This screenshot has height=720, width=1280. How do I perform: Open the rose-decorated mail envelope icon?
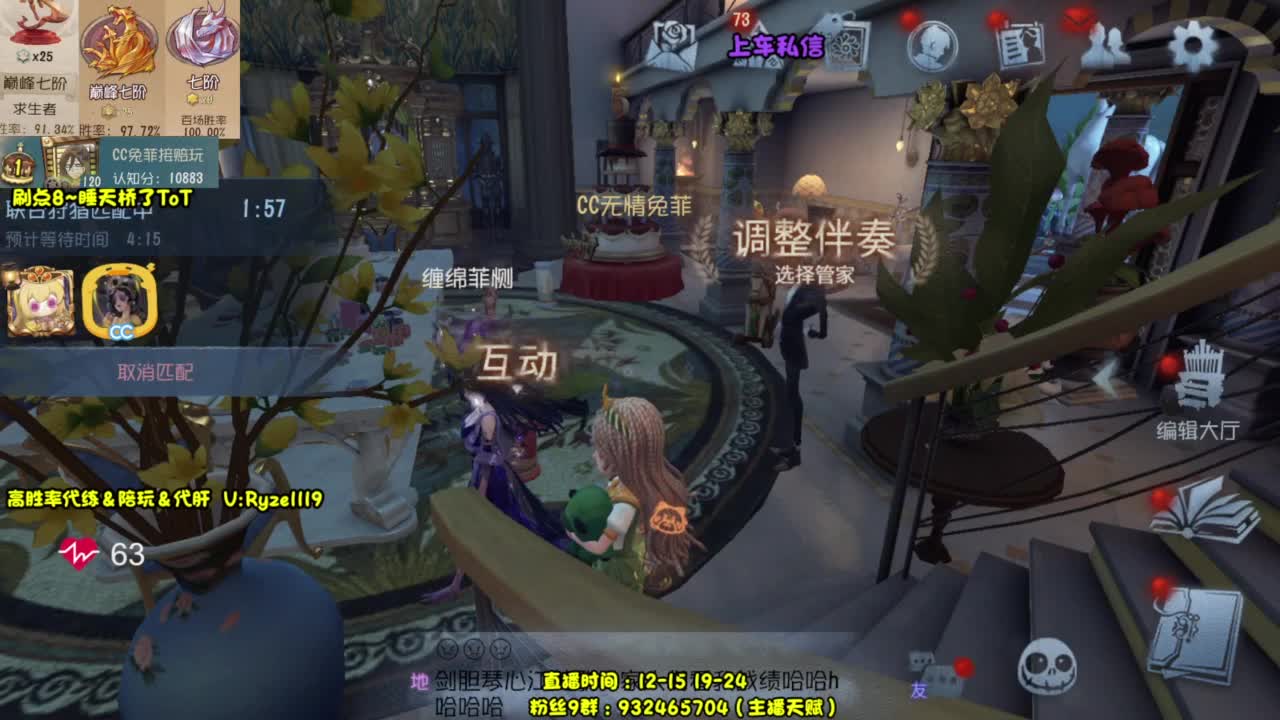672,42
